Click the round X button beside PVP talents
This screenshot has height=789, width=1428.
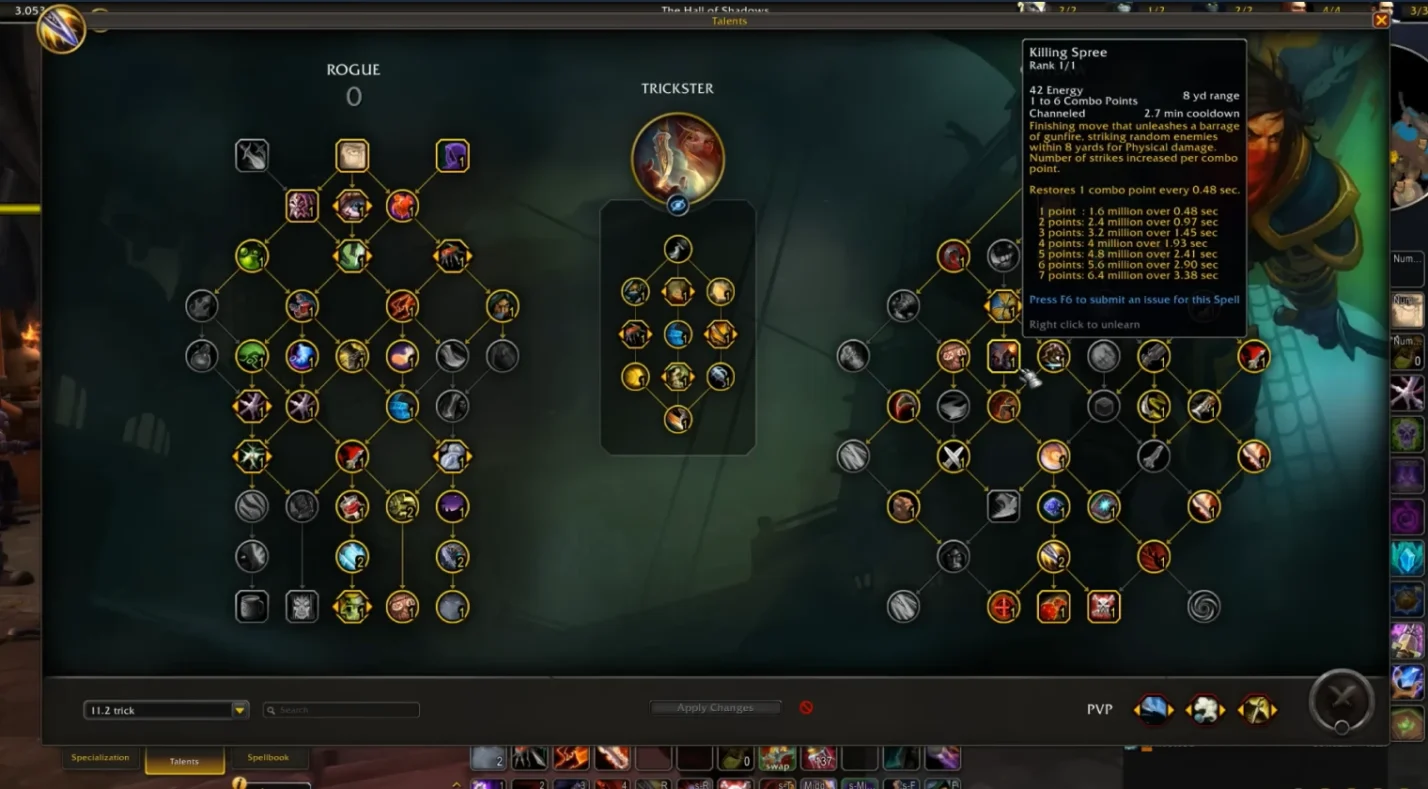1342,702
